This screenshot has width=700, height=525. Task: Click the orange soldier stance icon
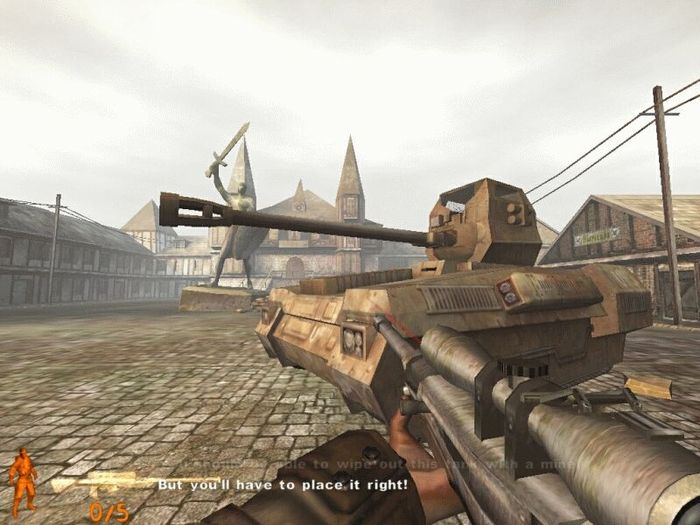click(x=22, y=481)
